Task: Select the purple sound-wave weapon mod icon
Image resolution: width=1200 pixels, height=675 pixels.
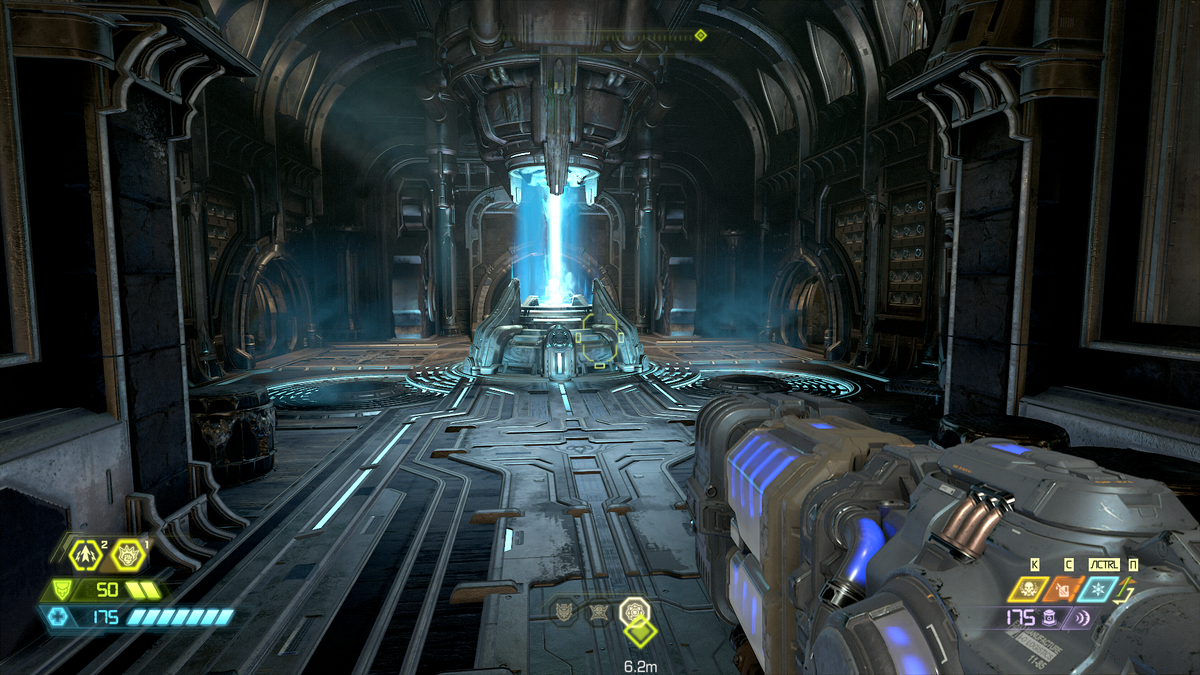Action: coord(1083,618)
